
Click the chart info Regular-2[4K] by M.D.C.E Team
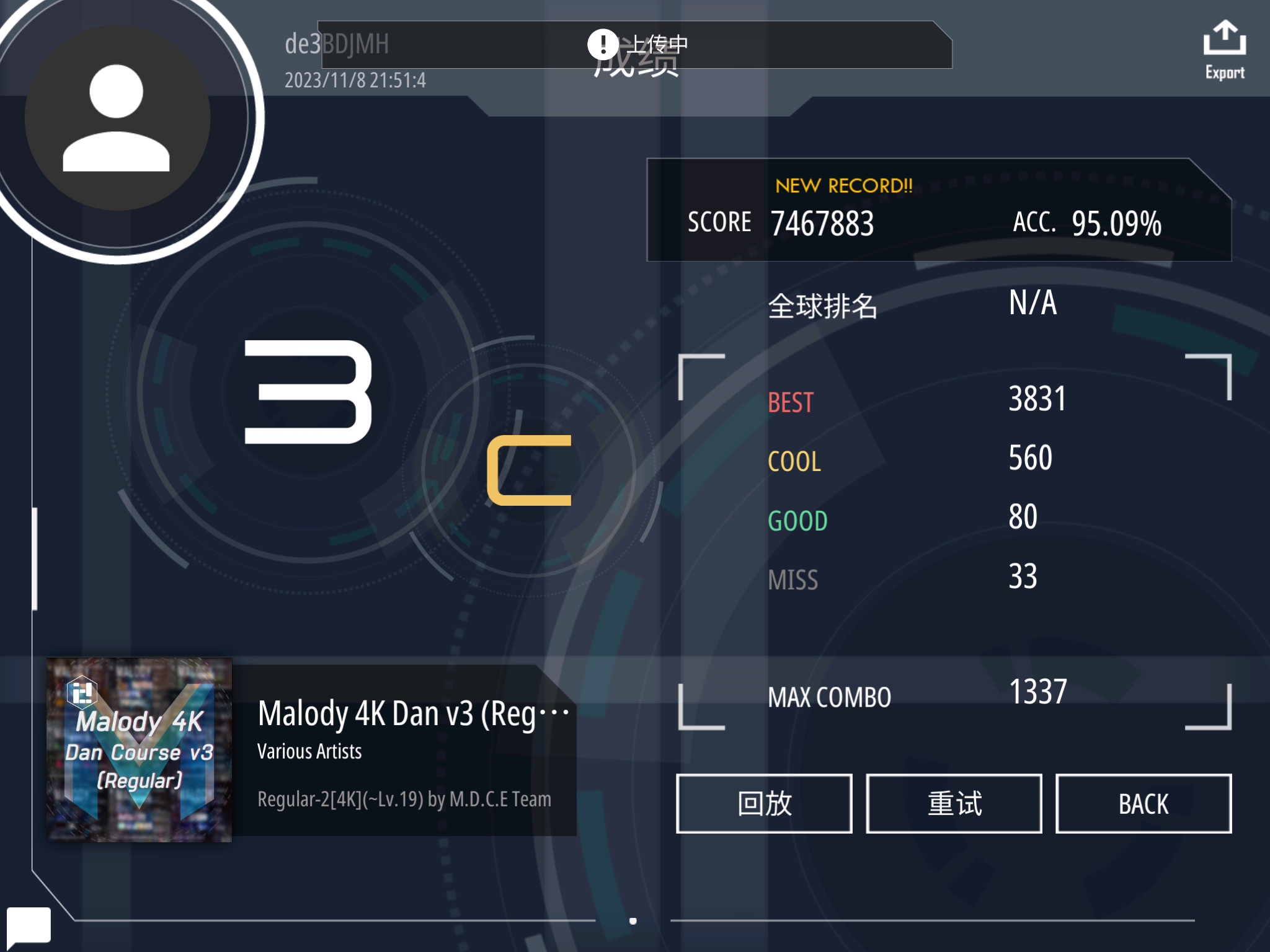tap(404, 799)
